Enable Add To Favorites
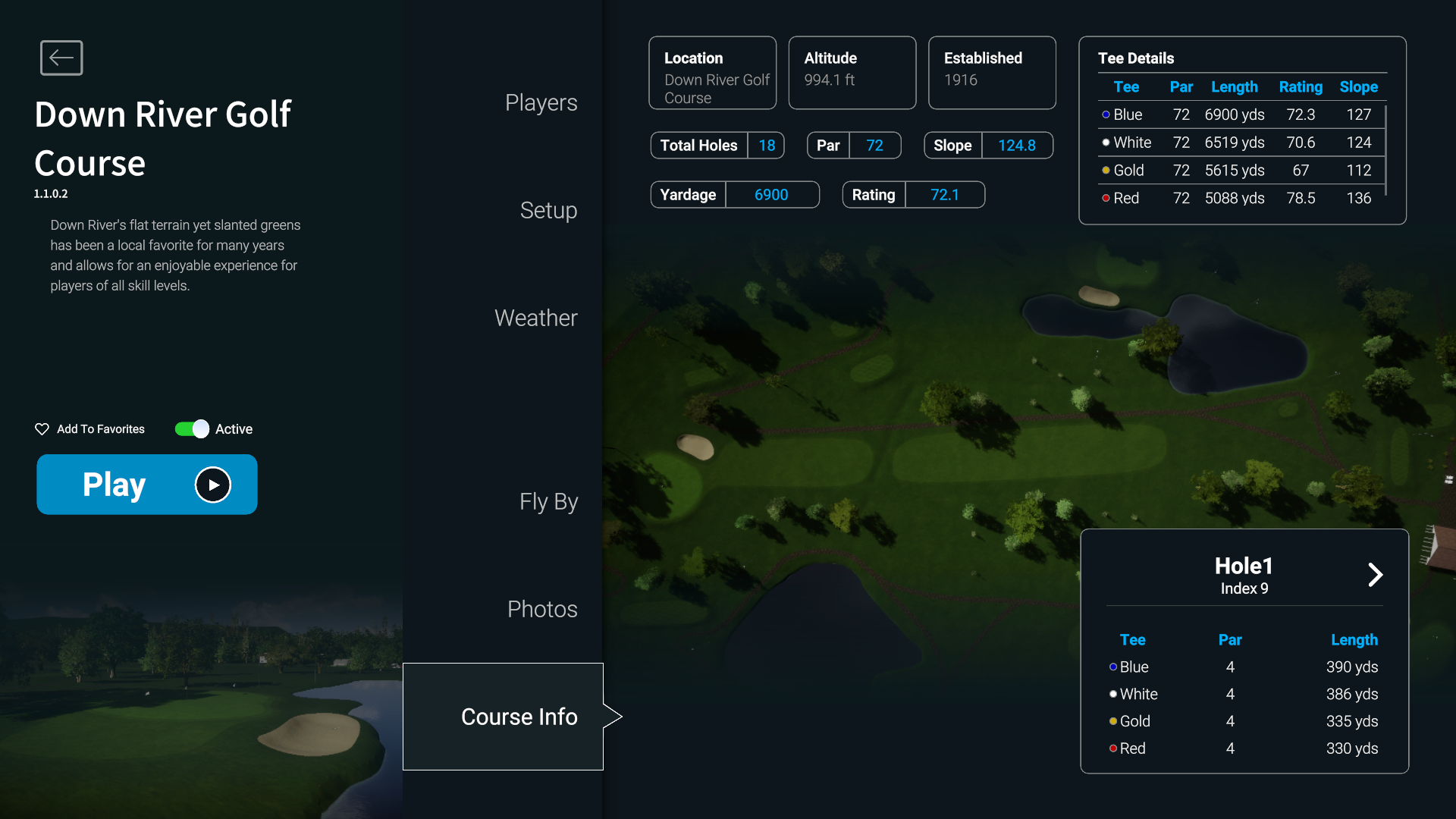Image resolution: width=1456 pixels, height=819 pixels. coord(99,429)
